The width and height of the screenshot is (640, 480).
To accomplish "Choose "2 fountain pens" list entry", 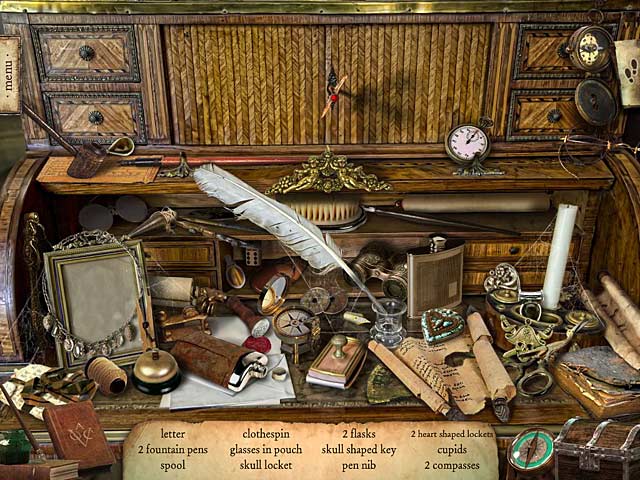I will point(173,450).
